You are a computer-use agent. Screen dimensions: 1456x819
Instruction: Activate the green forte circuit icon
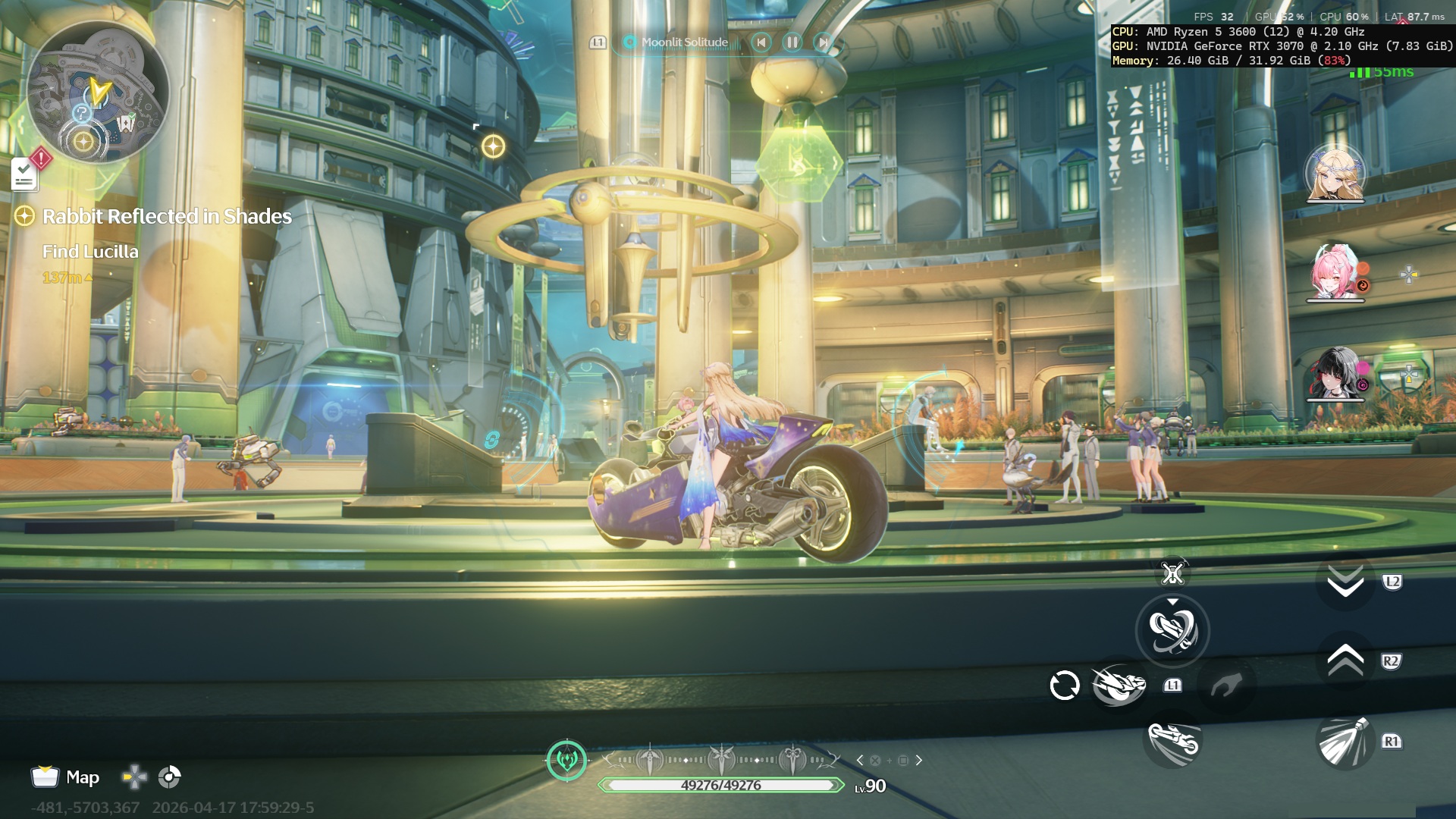coord(566,759)
